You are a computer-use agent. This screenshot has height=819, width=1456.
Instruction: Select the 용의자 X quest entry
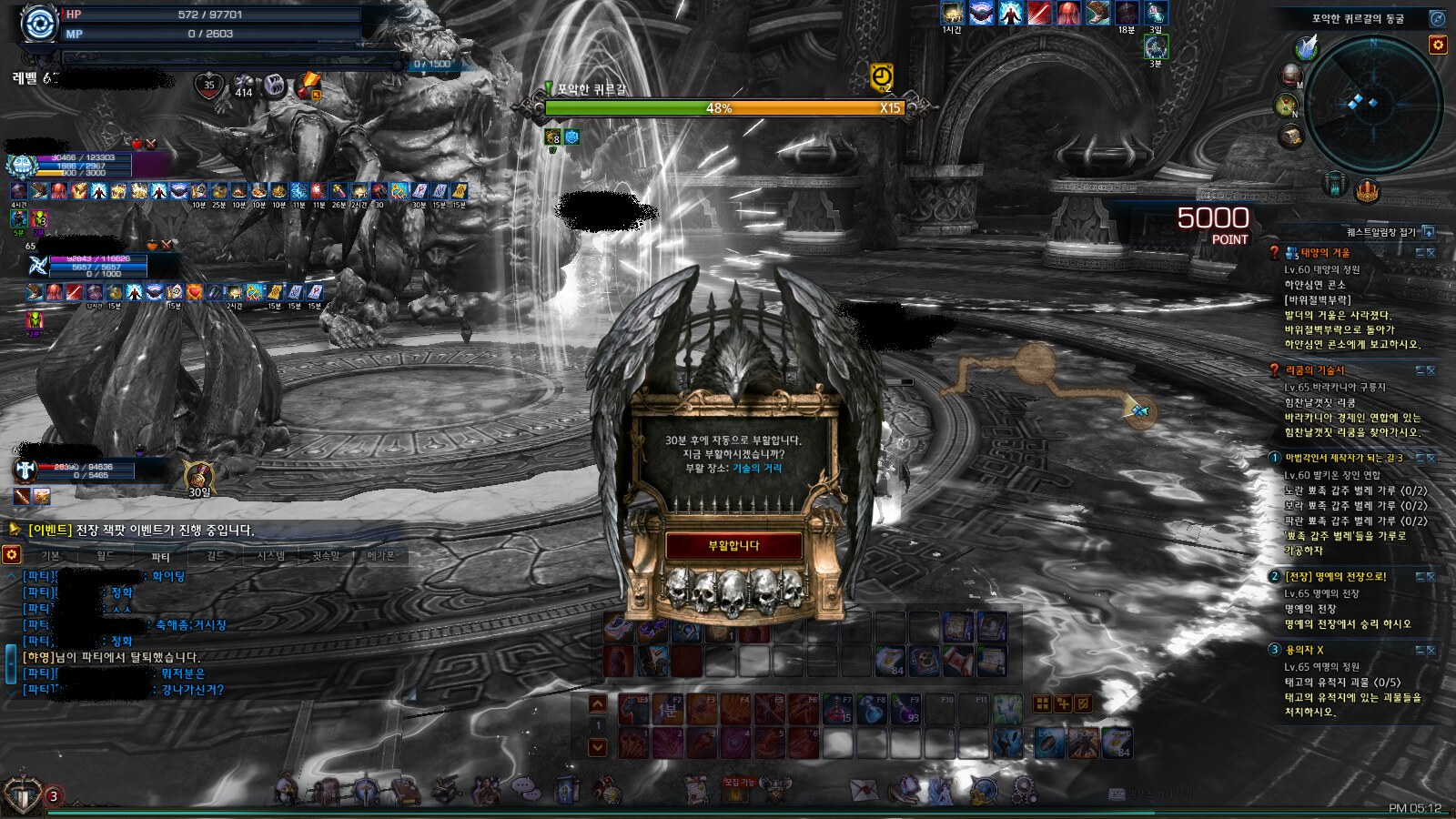[1305, 650]
